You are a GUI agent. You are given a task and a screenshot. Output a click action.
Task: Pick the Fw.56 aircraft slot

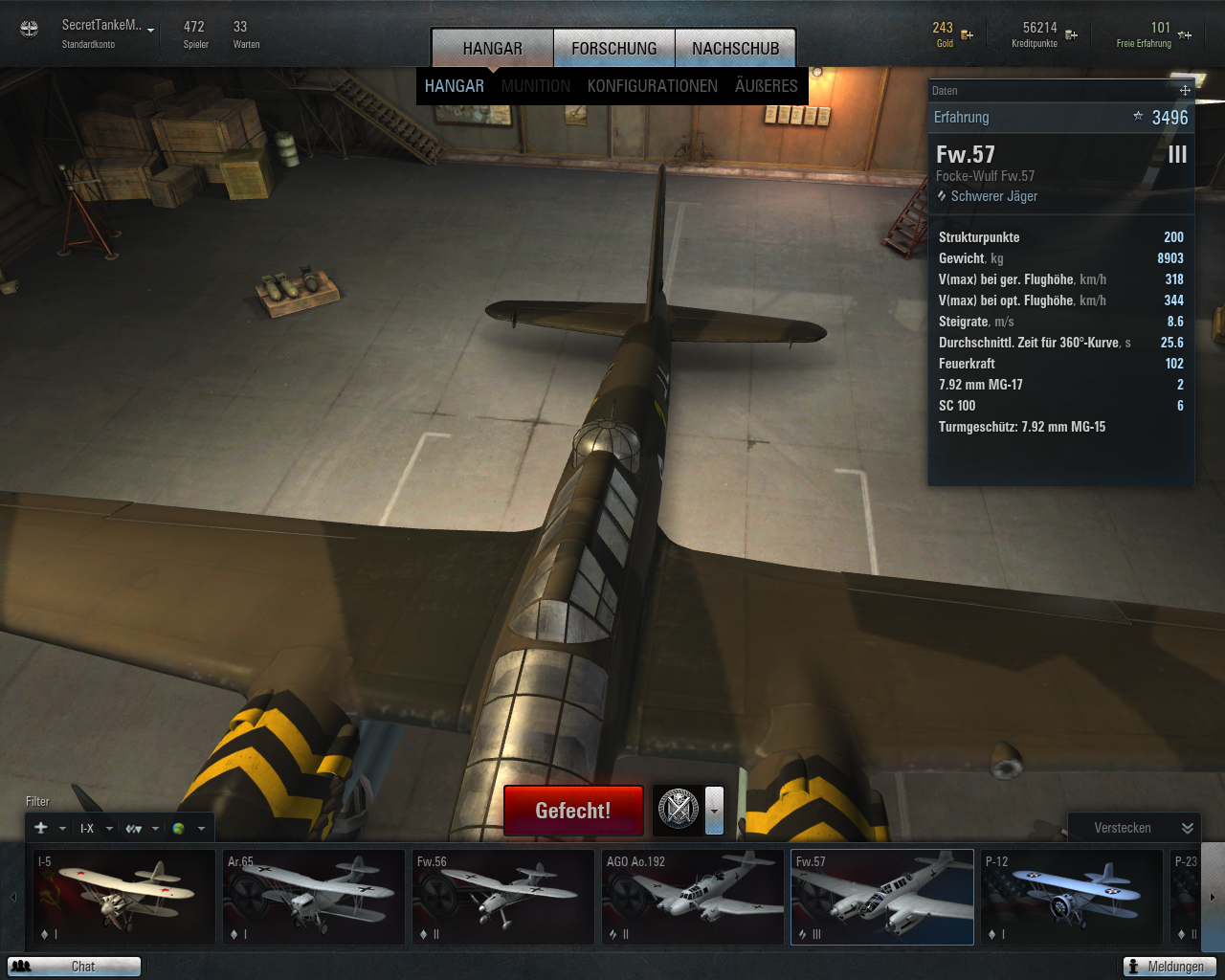coord(503,897)
